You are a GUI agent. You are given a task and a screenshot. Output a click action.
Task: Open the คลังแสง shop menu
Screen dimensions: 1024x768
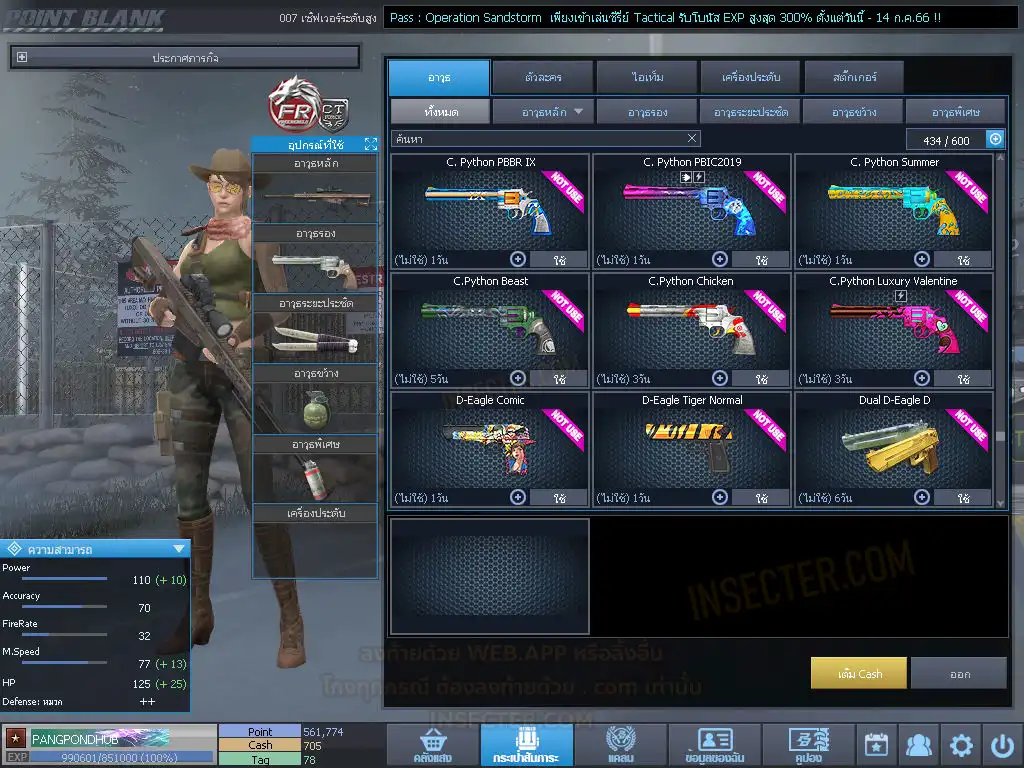tap(431, 746)
